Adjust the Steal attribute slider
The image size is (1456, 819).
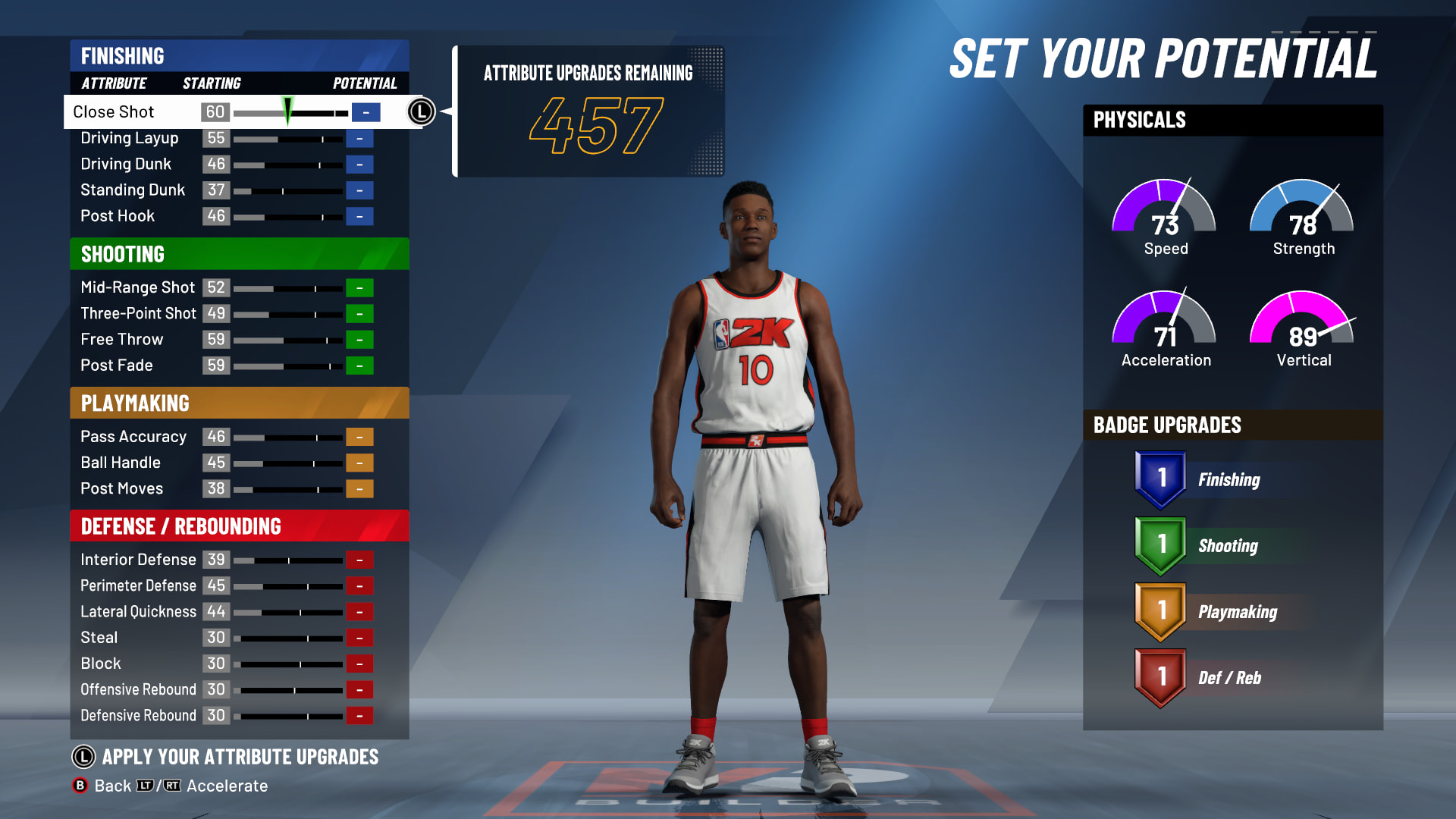point(288,639)
